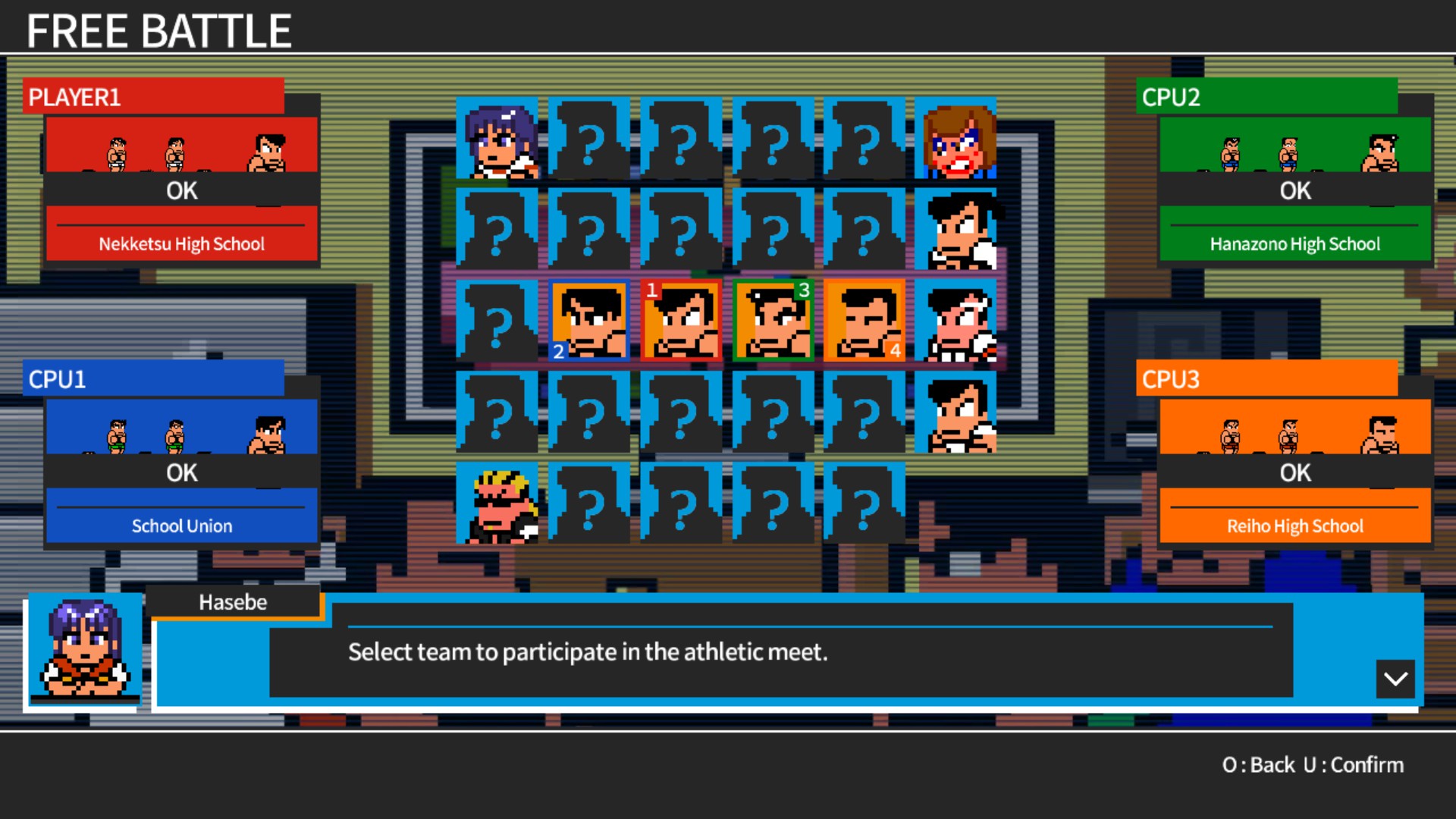Expand the dialog text with the down chevron

coord(1396,679)
